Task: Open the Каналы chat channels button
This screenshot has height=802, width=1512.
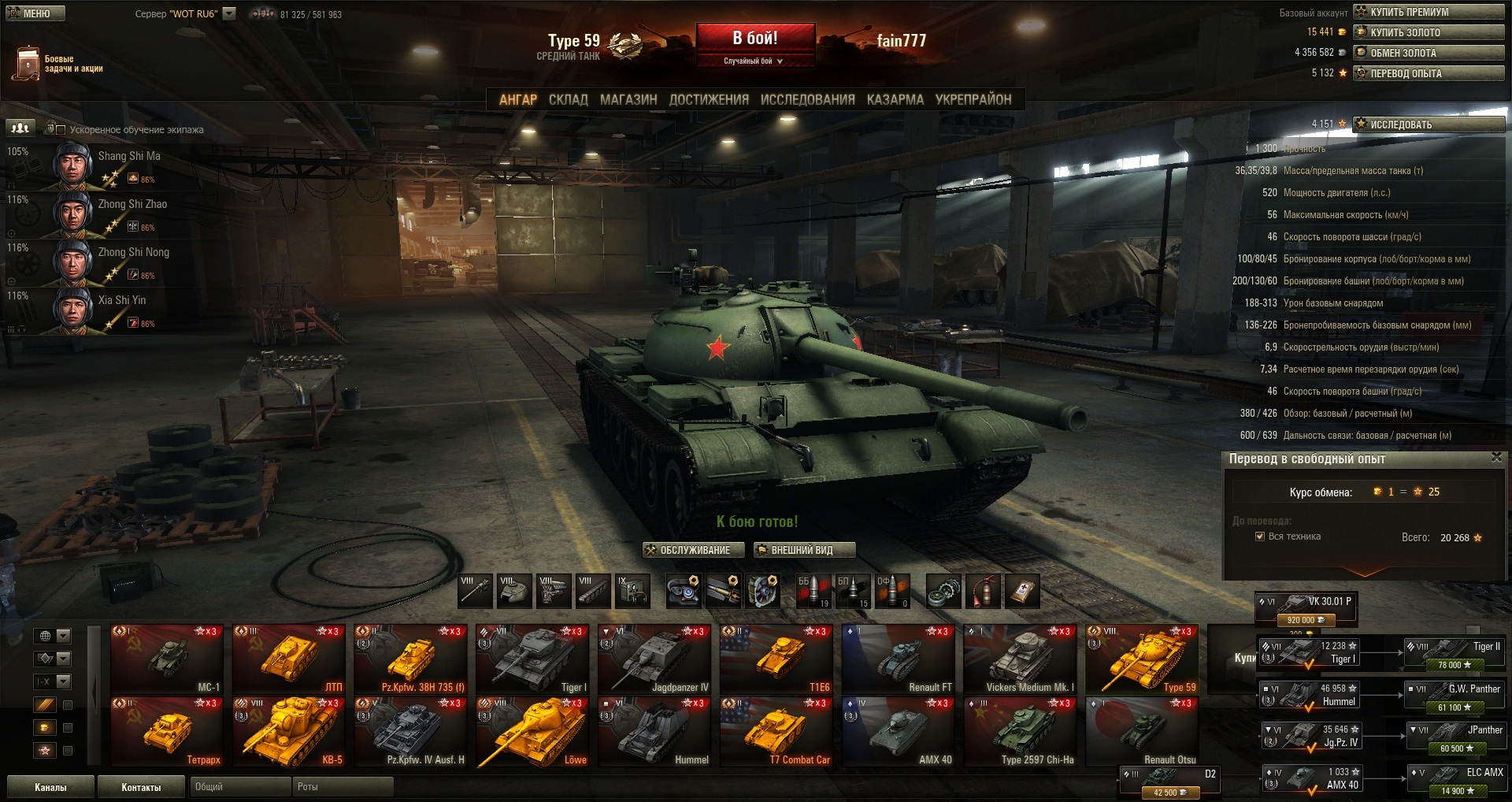Action: point(50,787)
